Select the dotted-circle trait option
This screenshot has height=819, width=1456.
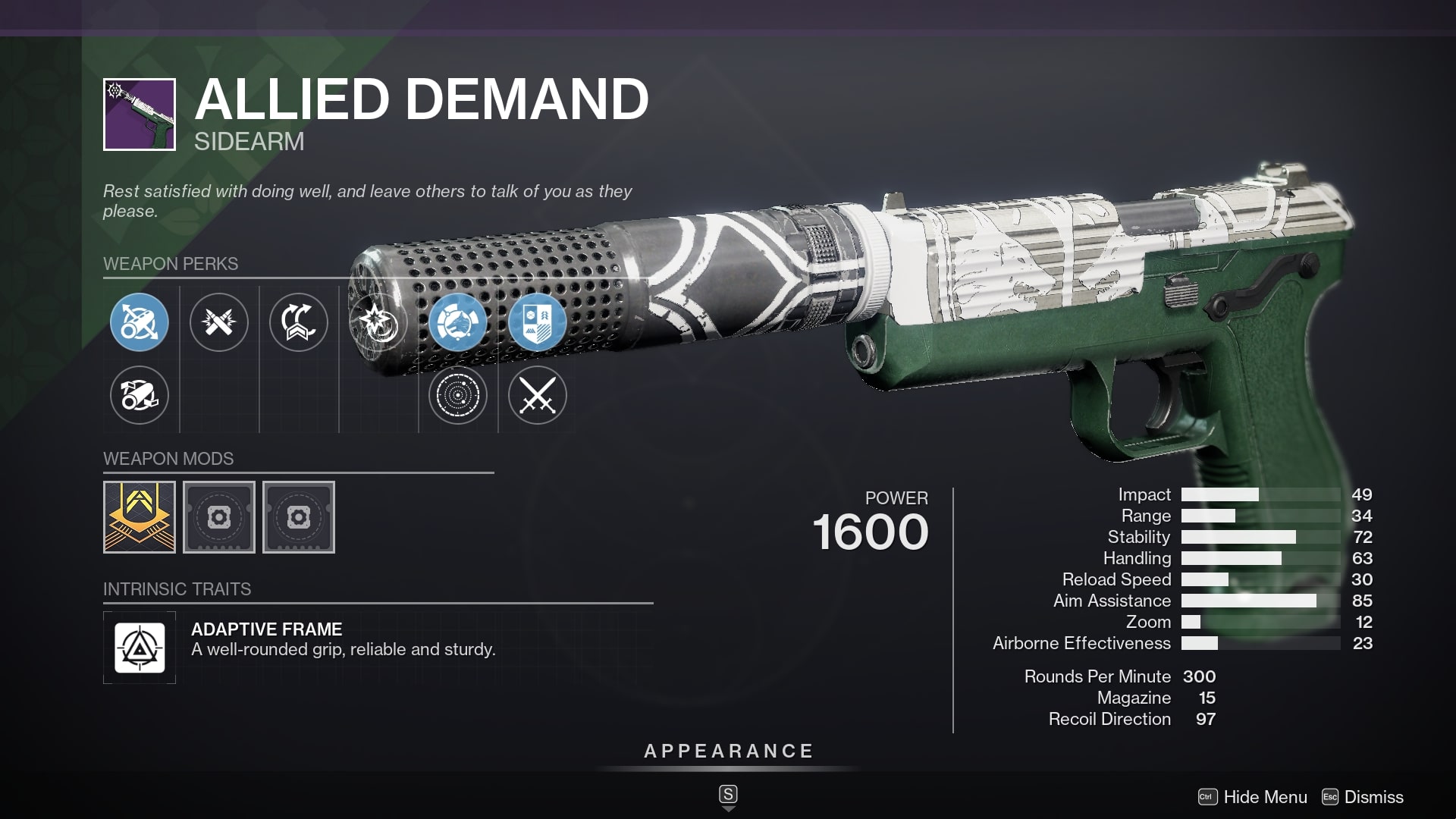[458, 395]
